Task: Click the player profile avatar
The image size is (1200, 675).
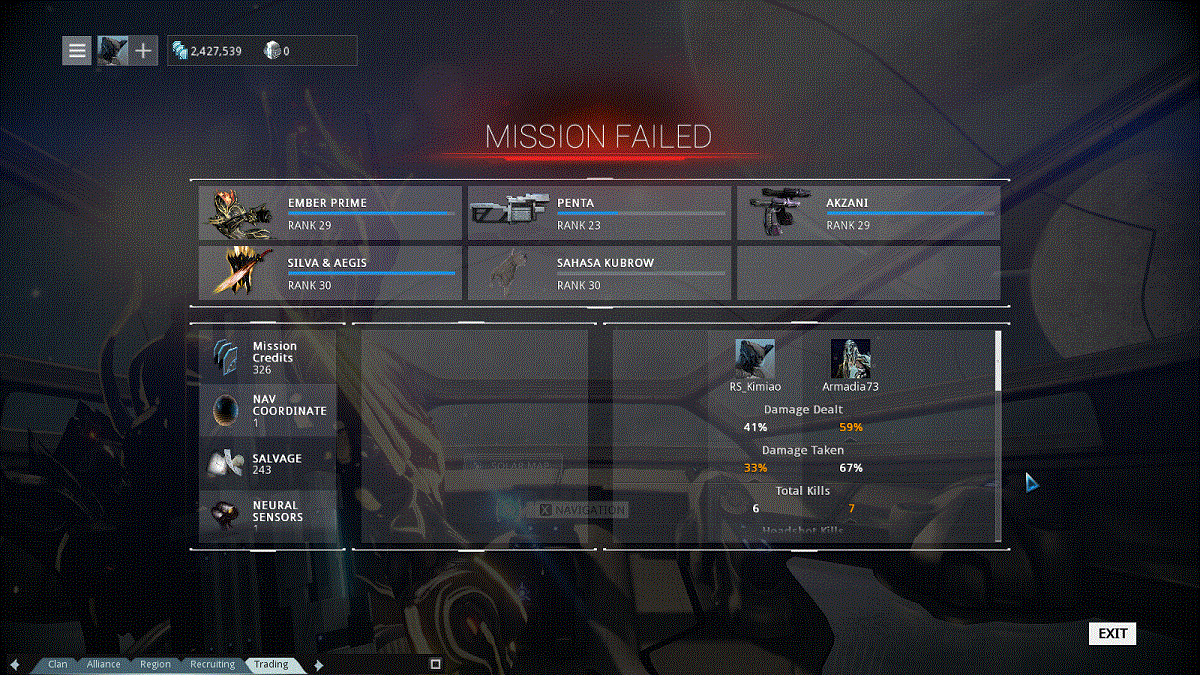Action: pos(110,50)
